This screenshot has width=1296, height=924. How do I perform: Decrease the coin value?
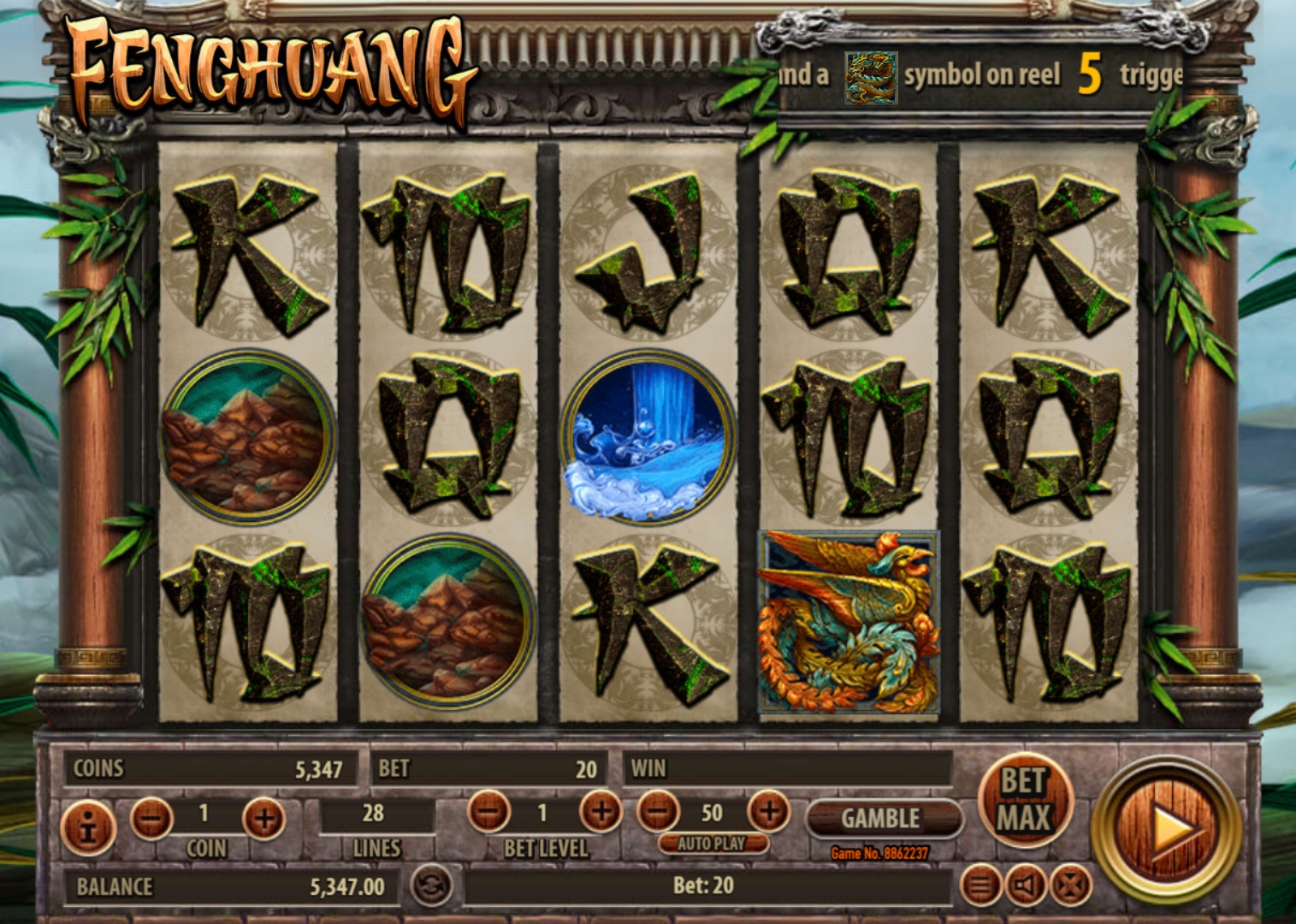pyautogui.click(x=151, y=817)
